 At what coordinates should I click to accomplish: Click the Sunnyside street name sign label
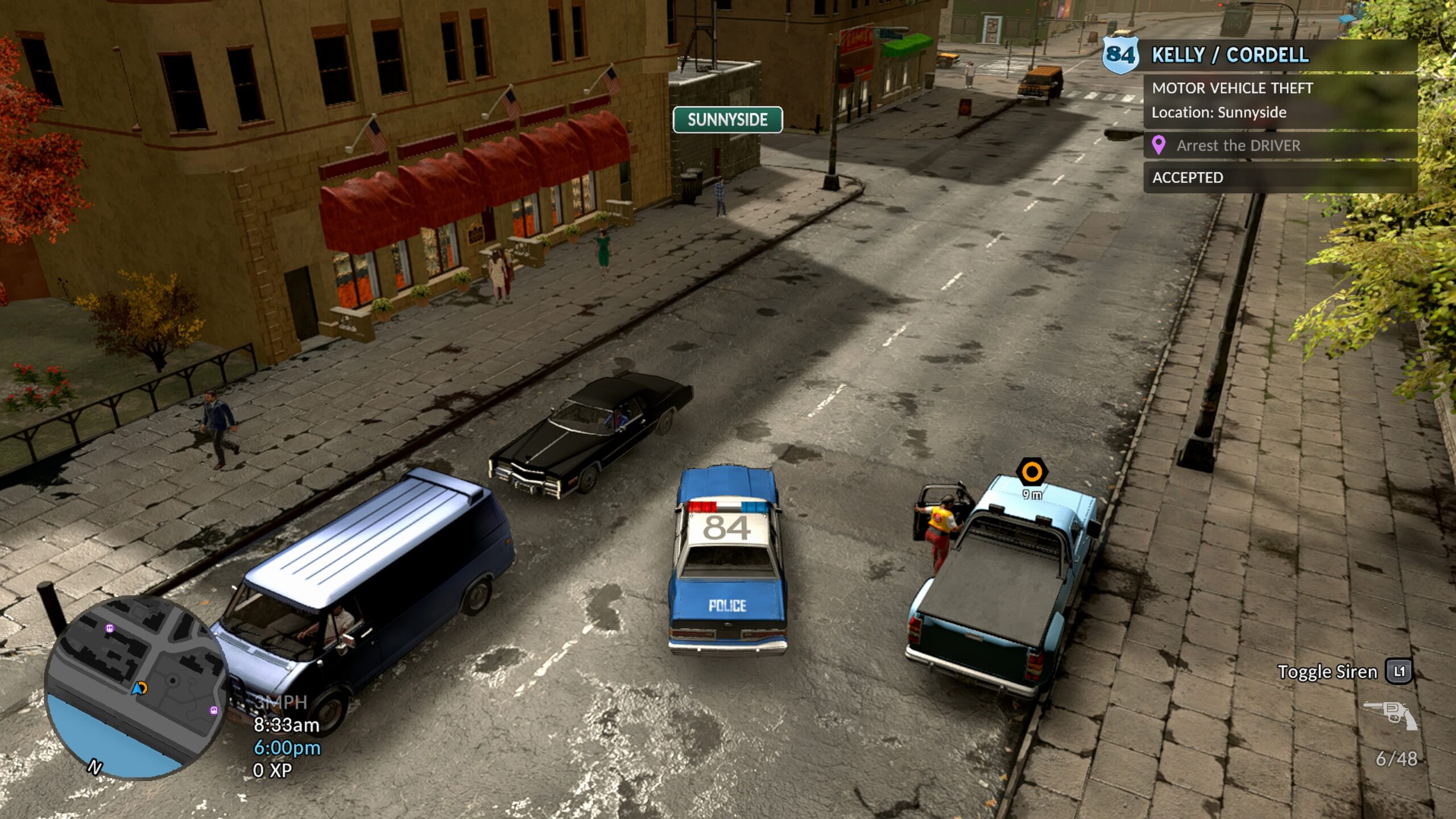[x=727, y=120]
